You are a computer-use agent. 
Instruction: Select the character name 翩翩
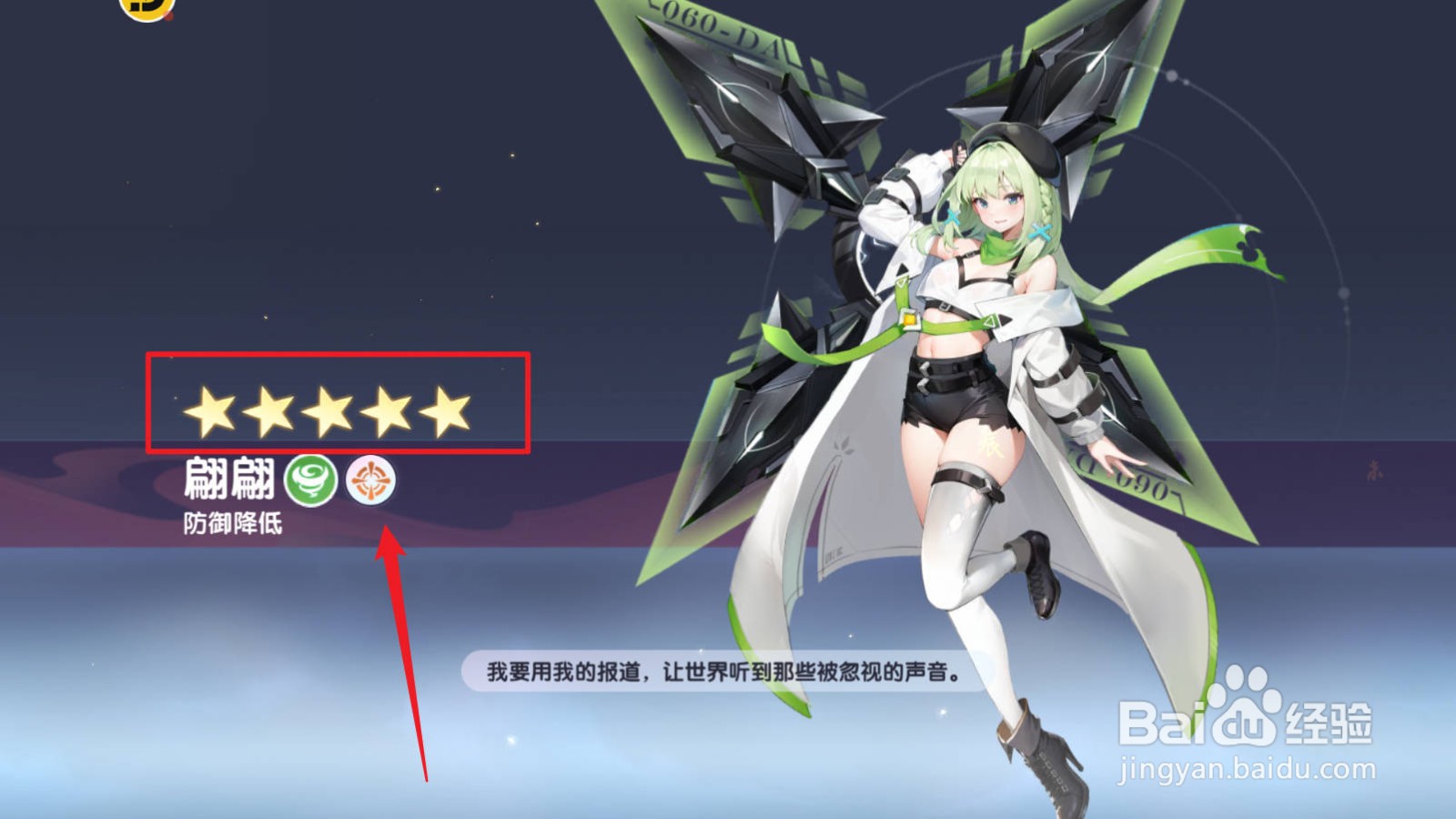tap(227, 478)
